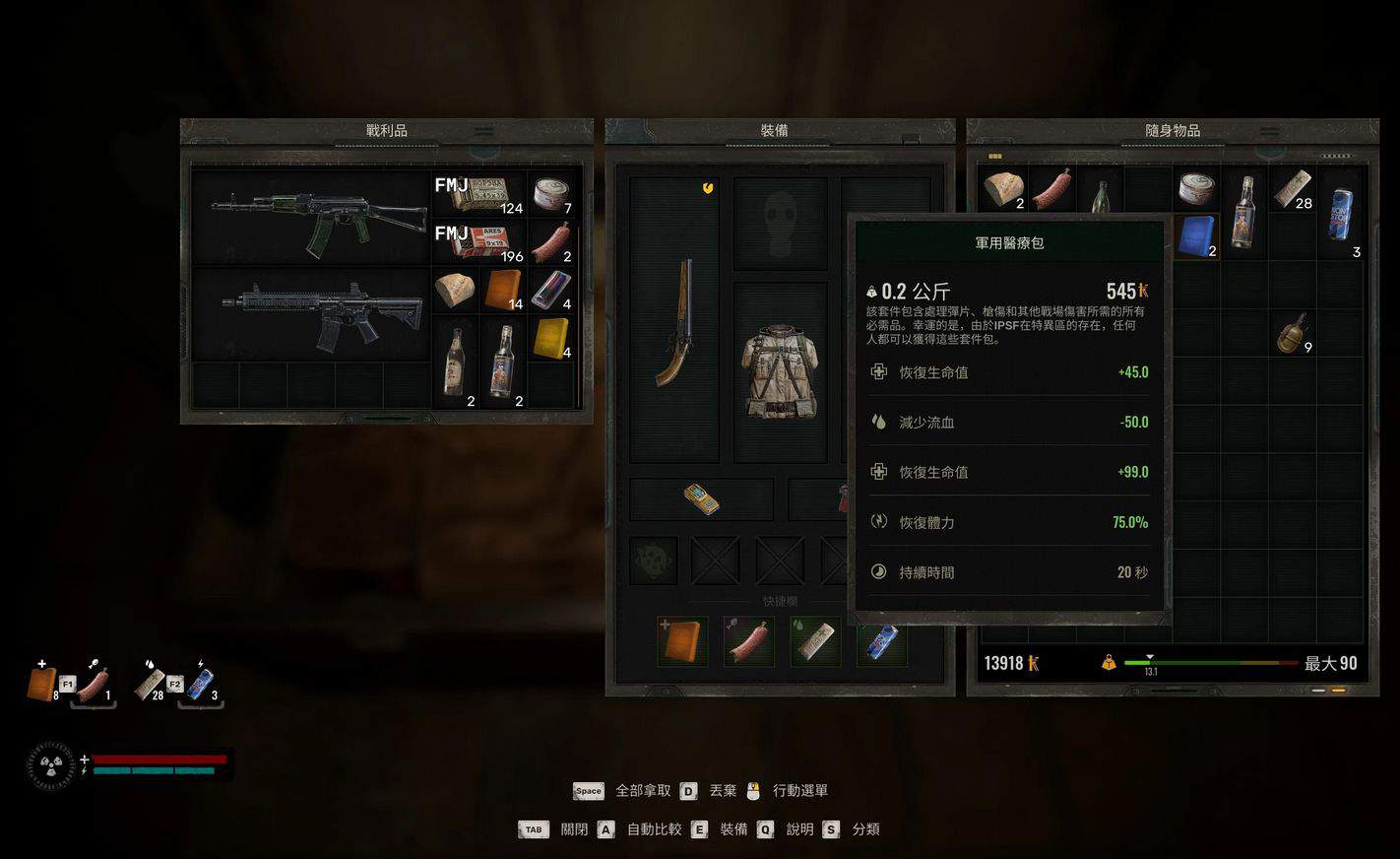Grab the canned food stack of 7 from loot
The width and height of the screenshot is (1400, 859).
[x=552, y=194]
